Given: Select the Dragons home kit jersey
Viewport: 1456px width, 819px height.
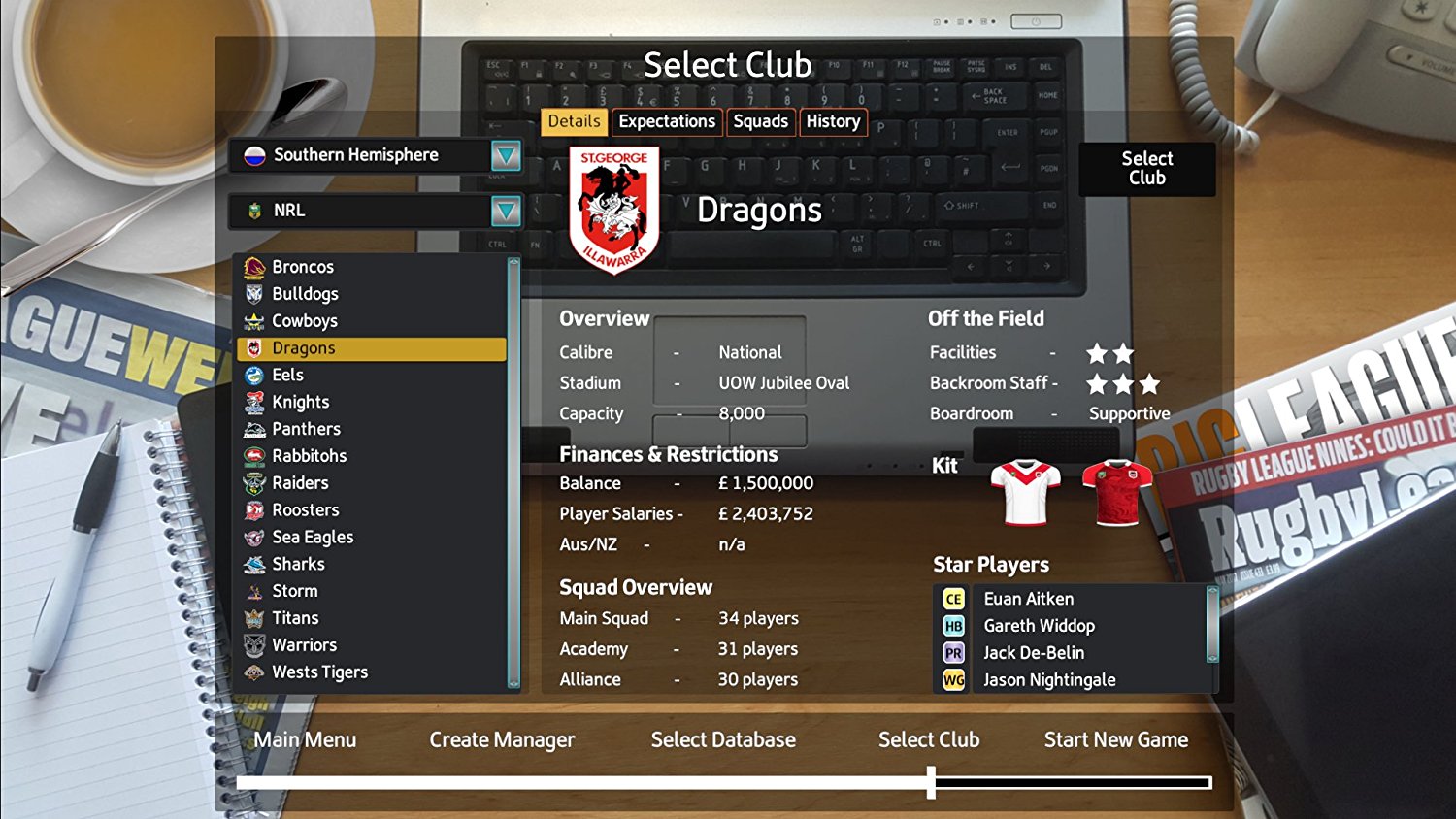Looking at the screenshot, I should (1026, 490).
